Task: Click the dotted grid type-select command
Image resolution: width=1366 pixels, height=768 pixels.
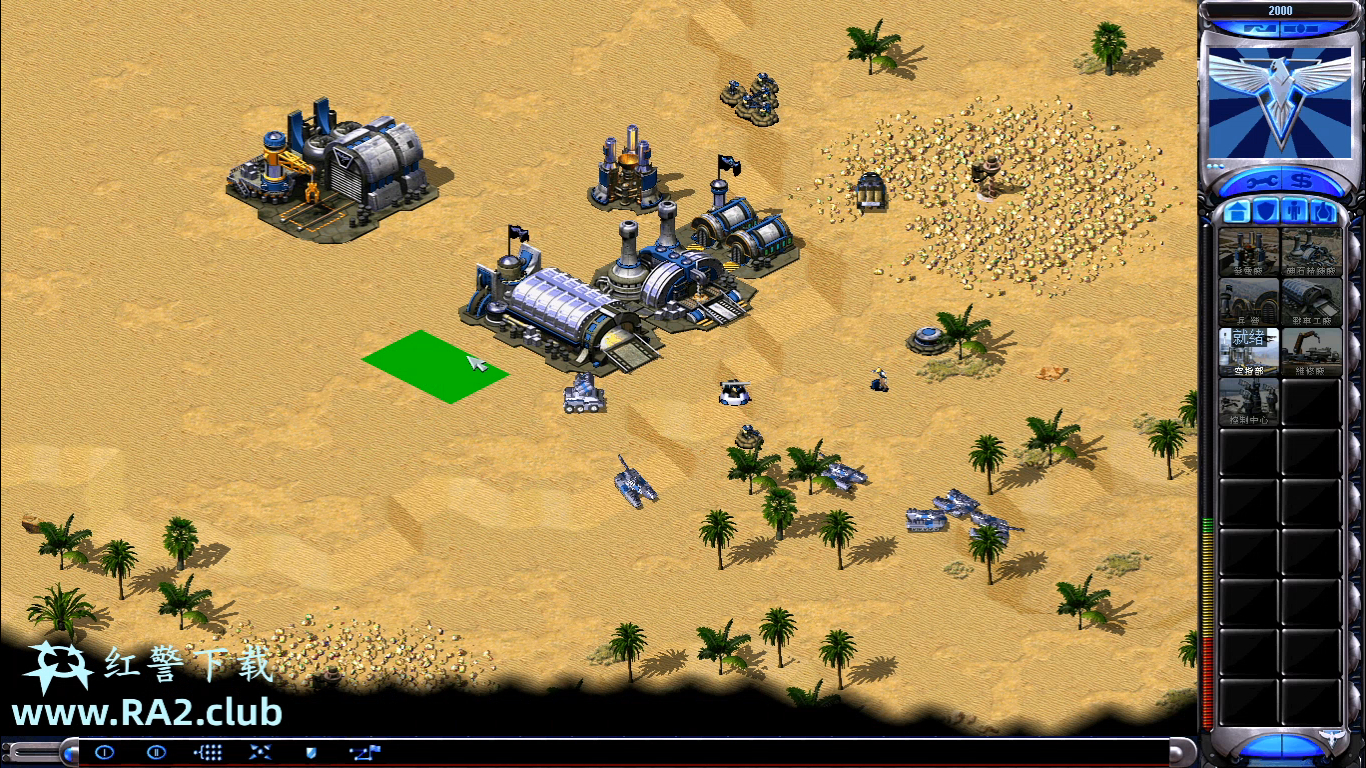Action: point(208,752)
